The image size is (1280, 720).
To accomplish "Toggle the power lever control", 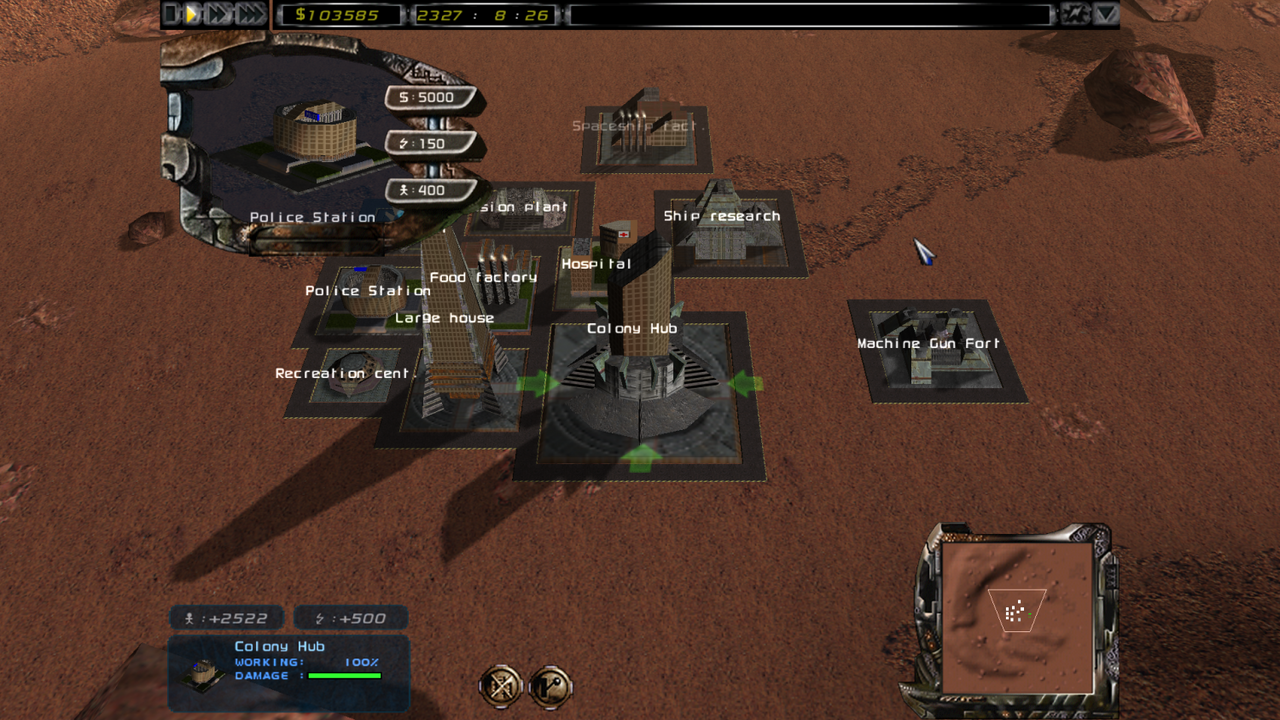I will click(x=548, y=688).
